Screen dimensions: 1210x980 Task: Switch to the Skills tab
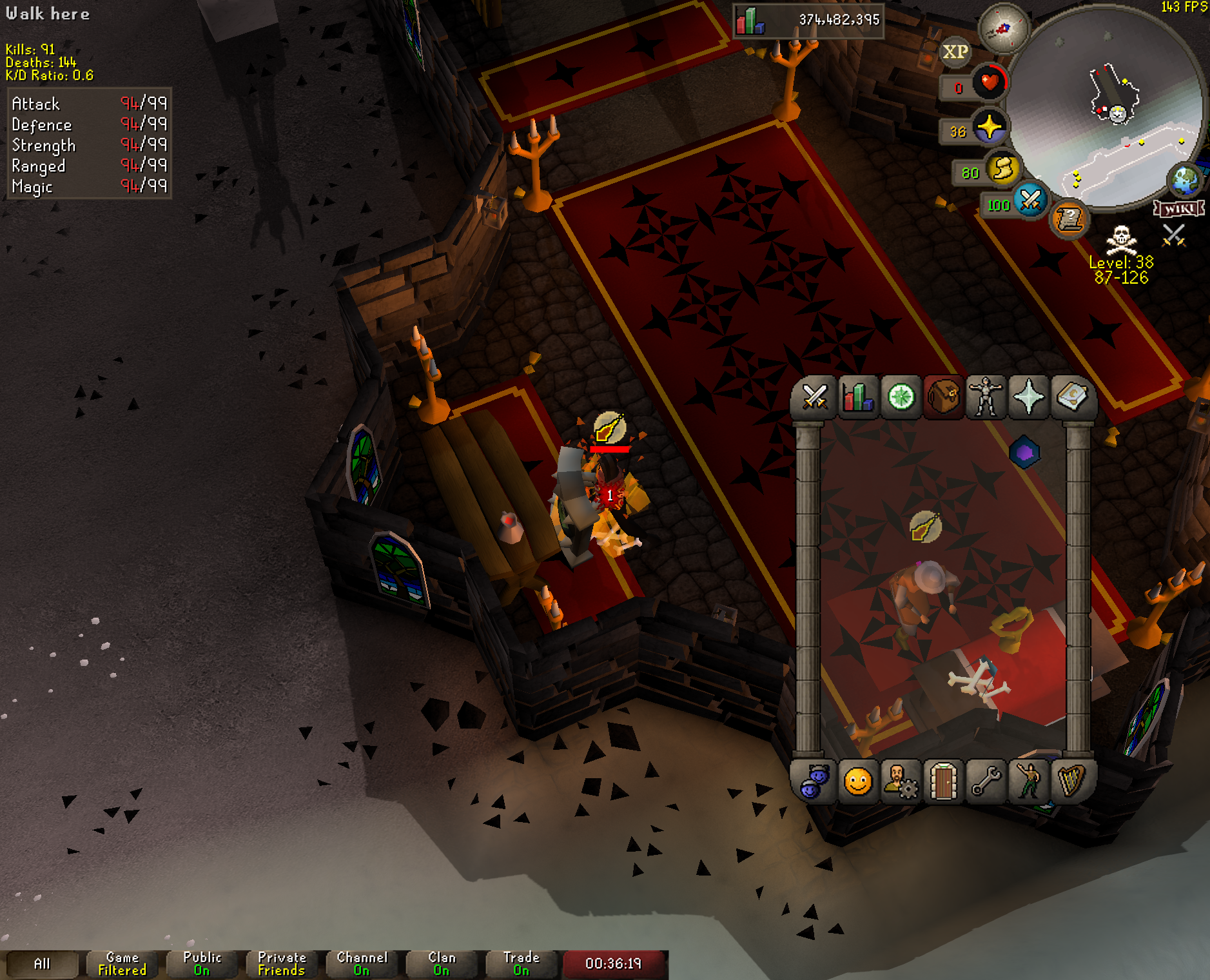[x=858, y=397]
